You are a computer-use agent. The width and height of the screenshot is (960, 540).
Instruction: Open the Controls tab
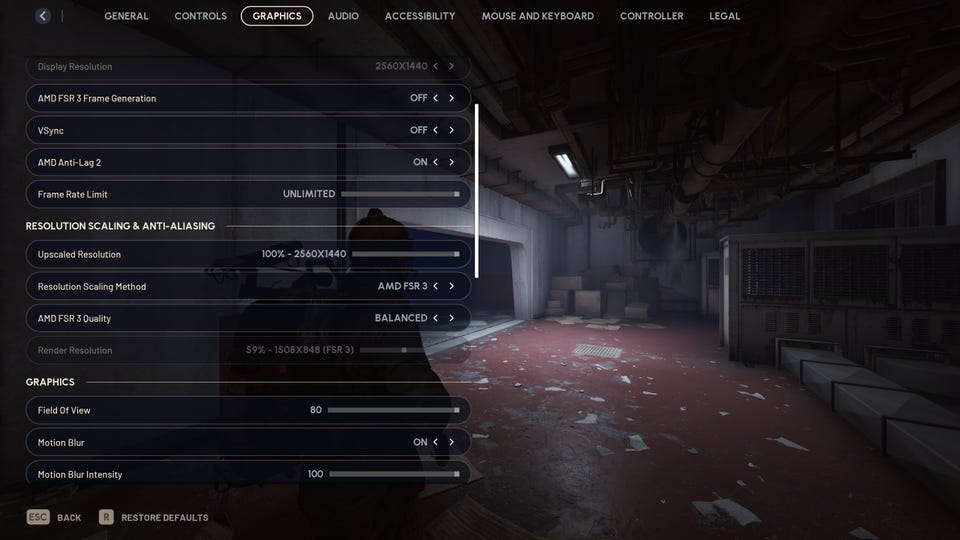(x=200, y=16)
